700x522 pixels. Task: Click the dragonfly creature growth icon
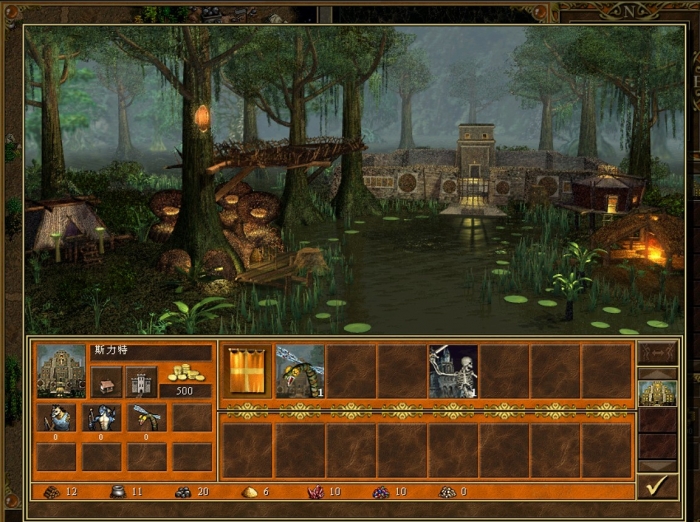pyautogui.click(x=146, y=417)
